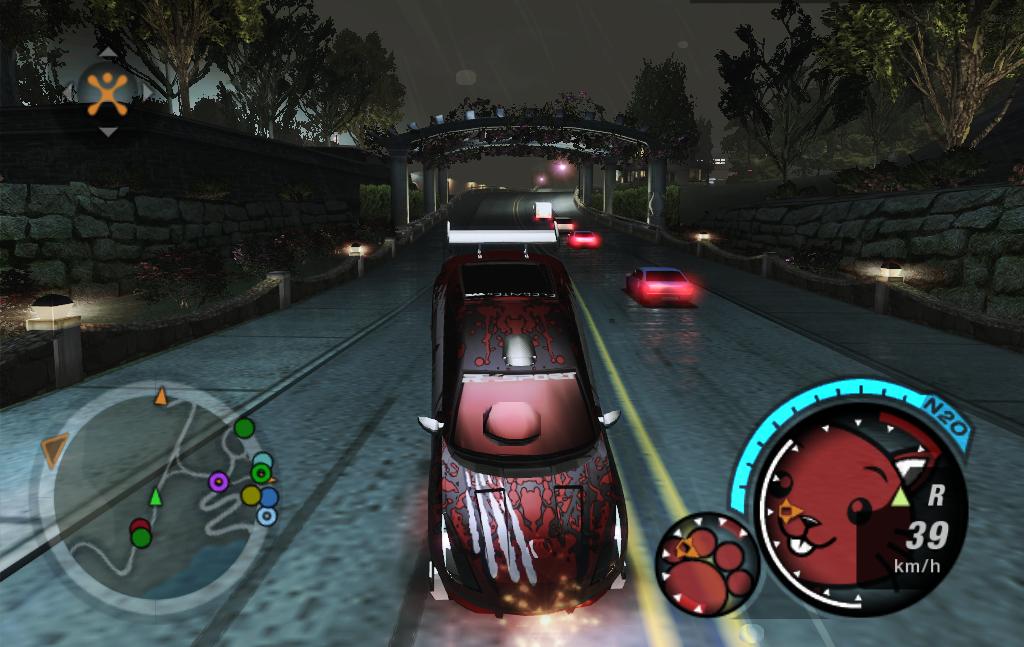The width and height of the screenshot is (1024, 647).
Task: Click the small orange triangle atop the minimap
Action: pyautogui.click(x=160, y=398)
